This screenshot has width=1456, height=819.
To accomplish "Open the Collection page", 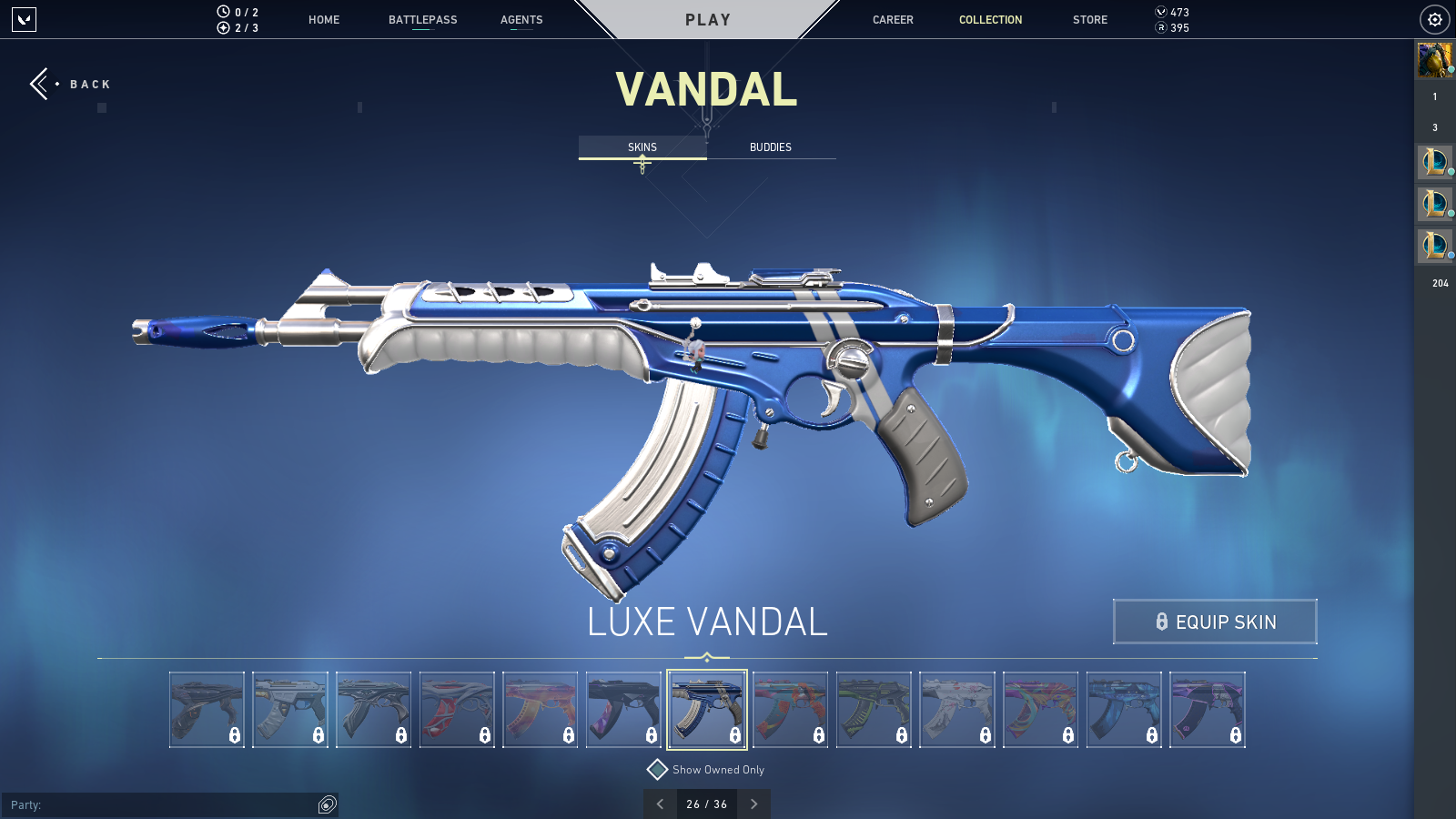I will coord(990,20).
